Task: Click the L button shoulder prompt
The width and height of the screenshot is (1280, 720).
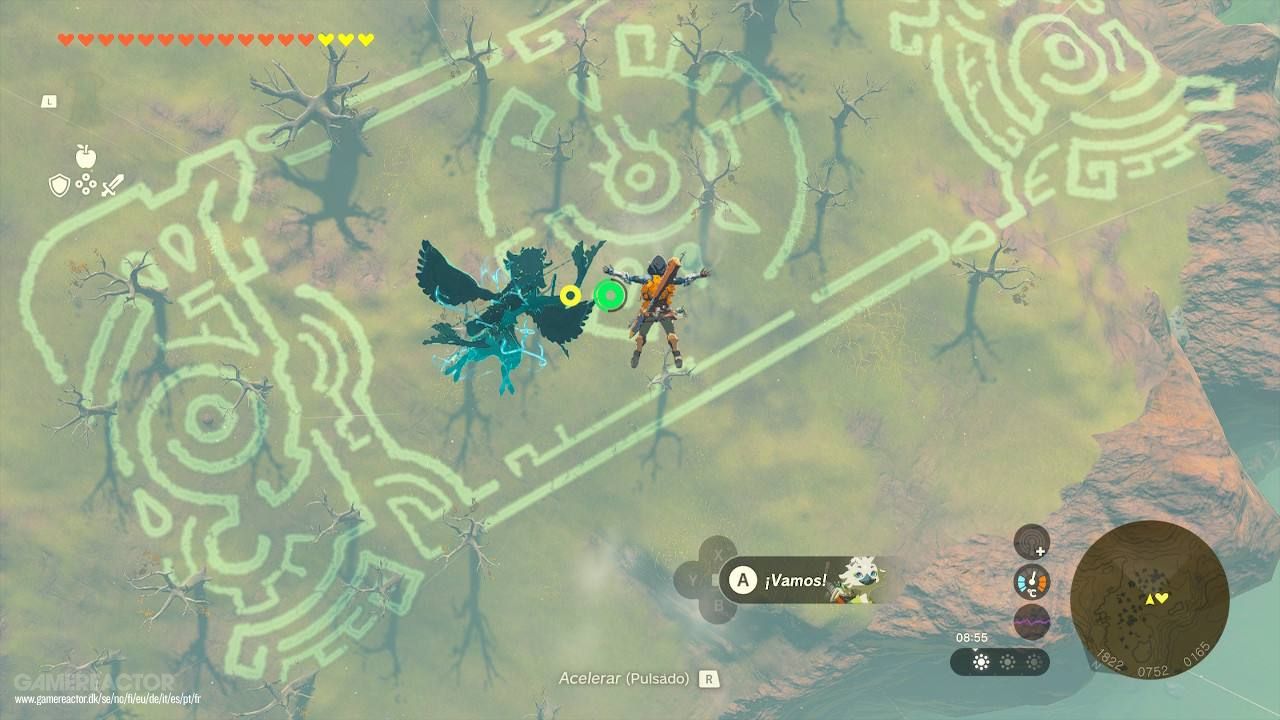Action: [49, 101]
